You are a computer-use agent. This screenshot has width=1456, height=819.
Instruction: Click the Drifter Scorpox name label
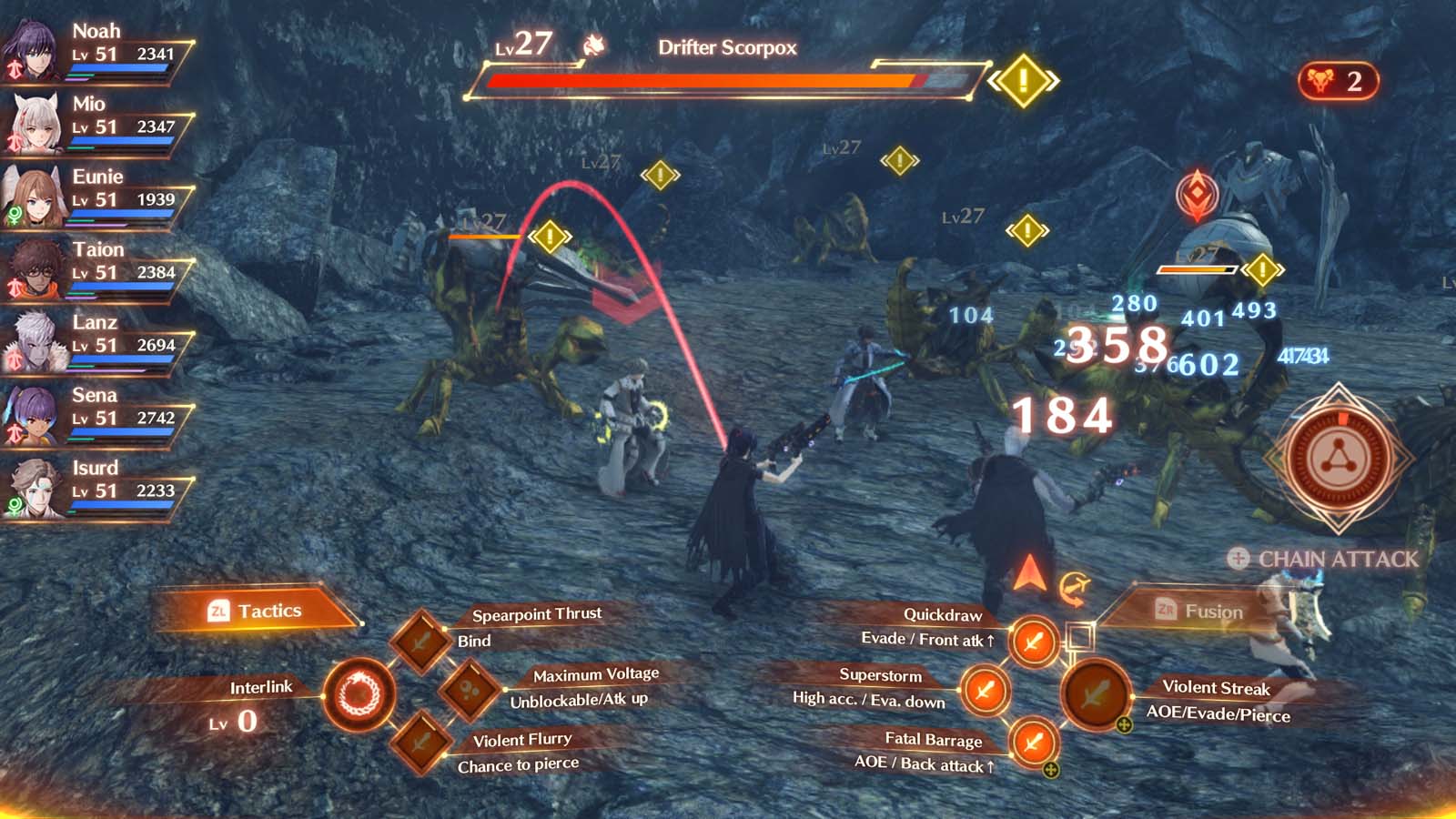725,48
